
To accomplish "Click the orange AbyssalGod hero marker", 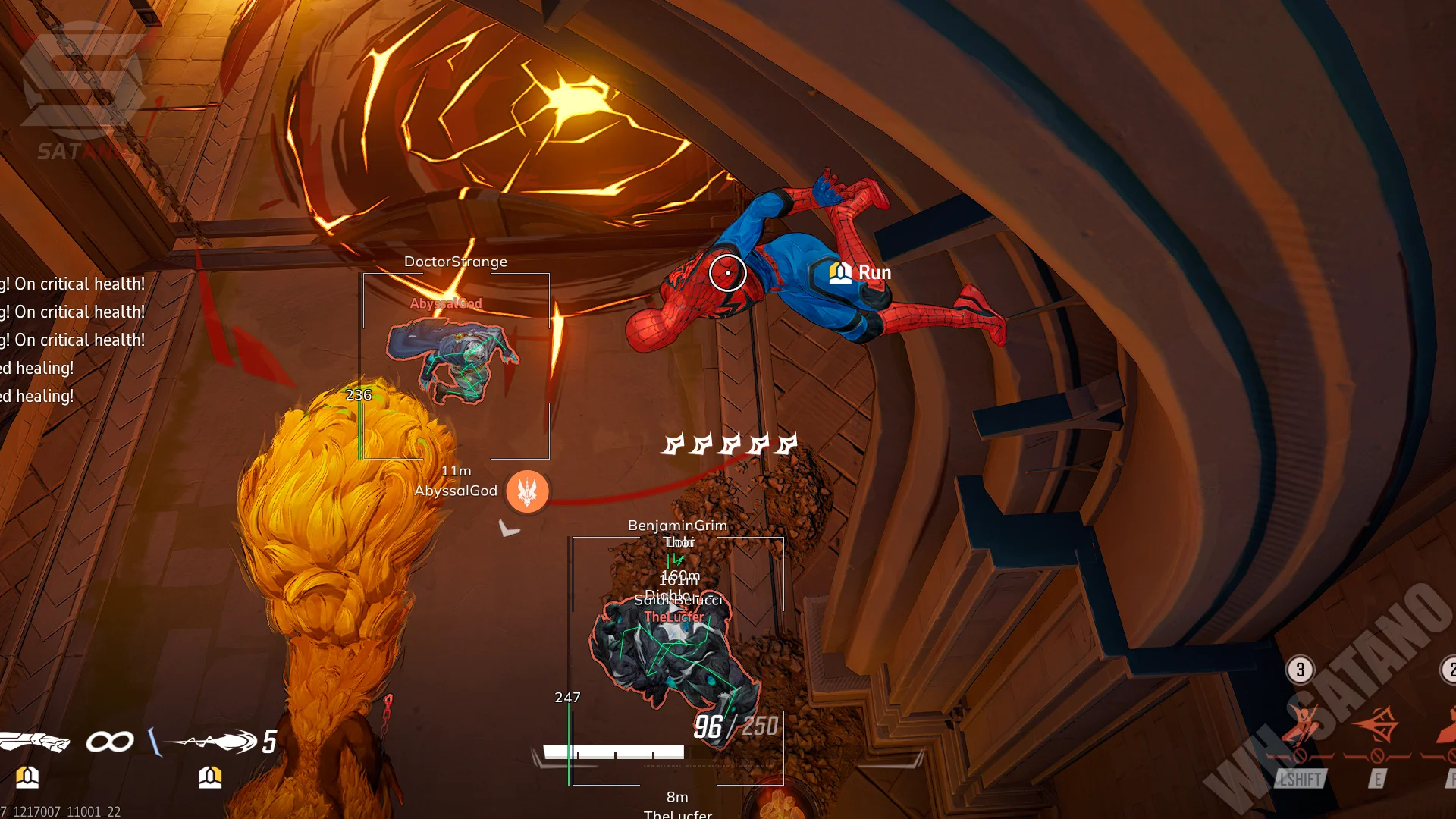I will 527,491.
